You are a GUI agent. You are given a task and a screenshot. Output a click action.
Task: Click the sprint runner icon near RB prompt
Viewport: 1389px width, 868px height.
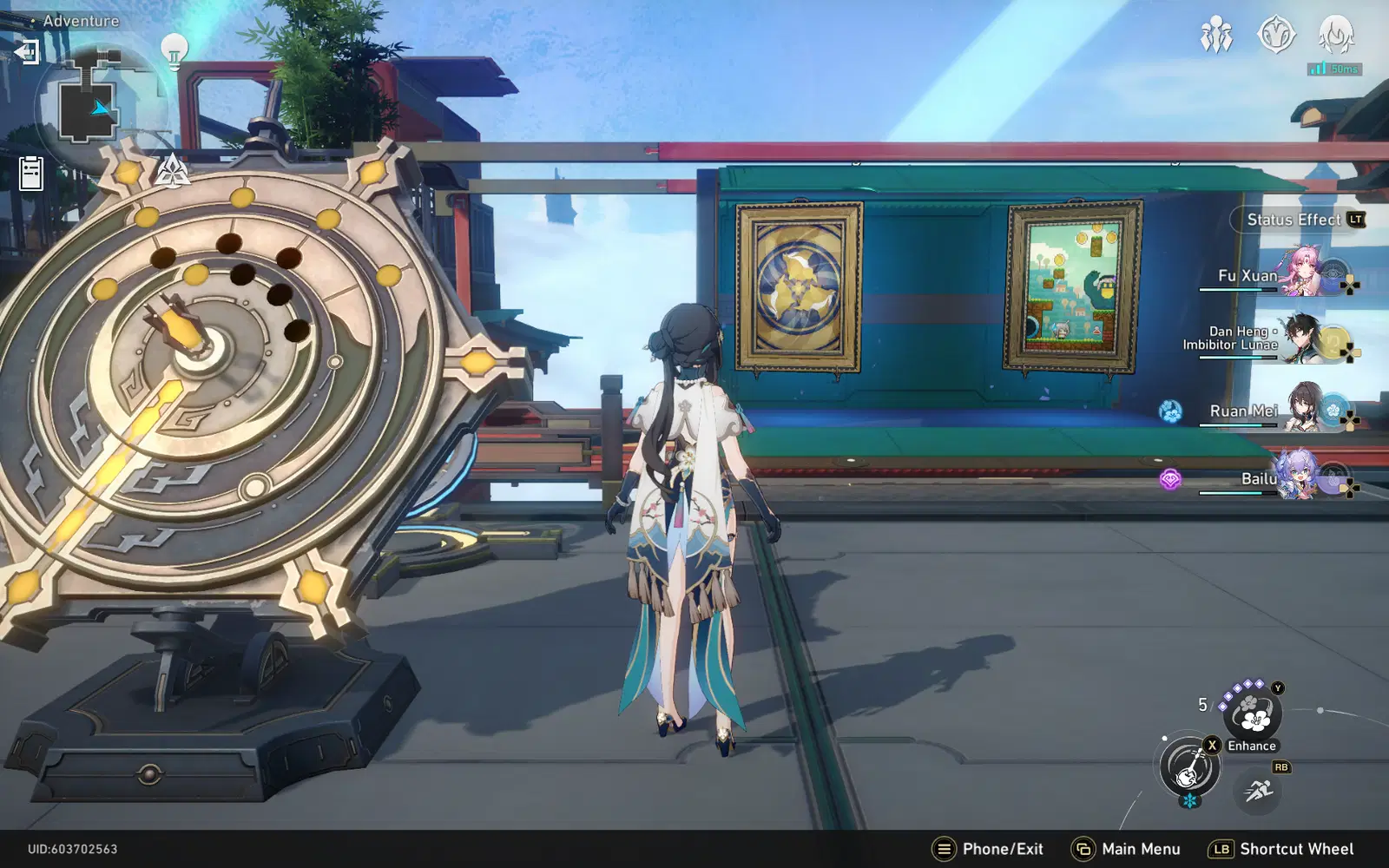[x=1256, y=790]
